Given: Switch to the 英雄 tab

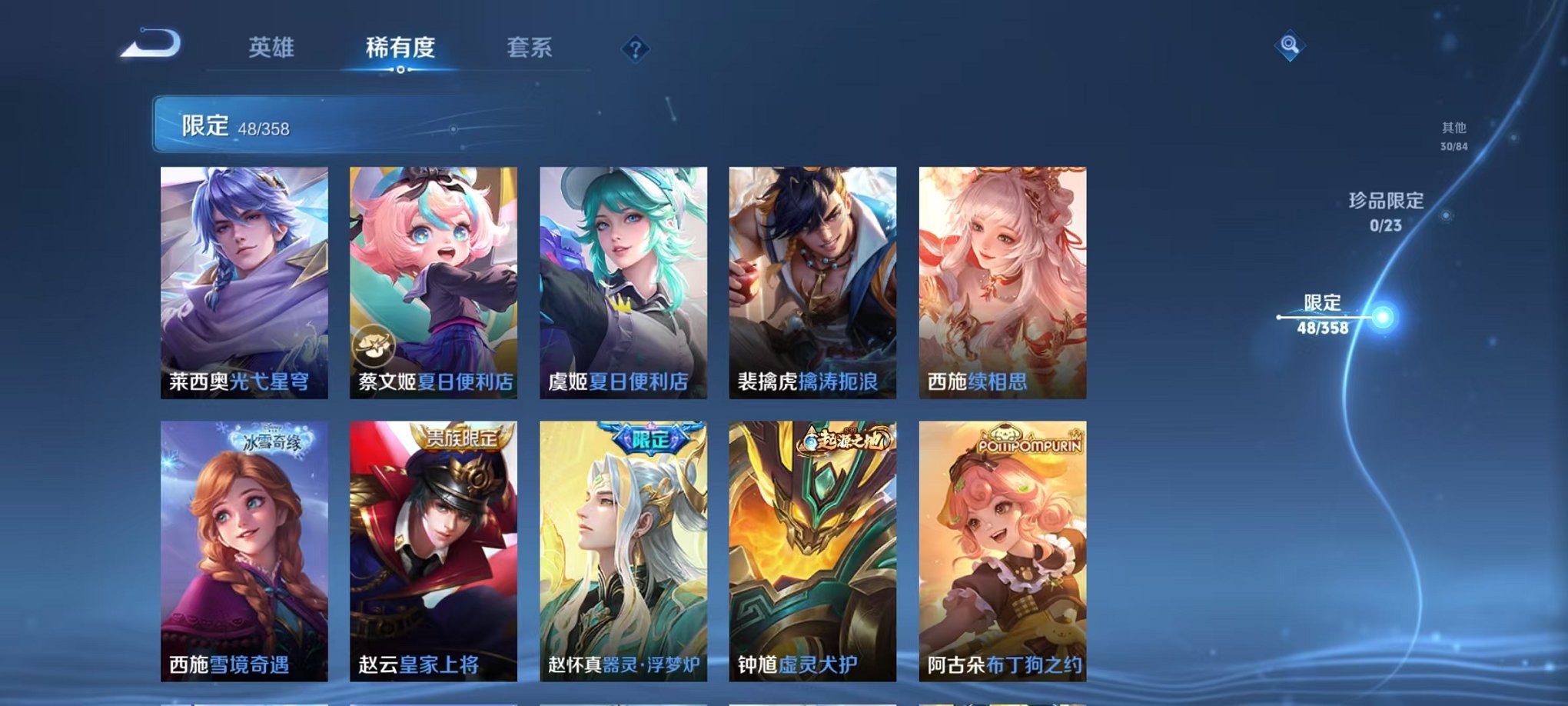Looking at the screenshot, I should point(272,48).
